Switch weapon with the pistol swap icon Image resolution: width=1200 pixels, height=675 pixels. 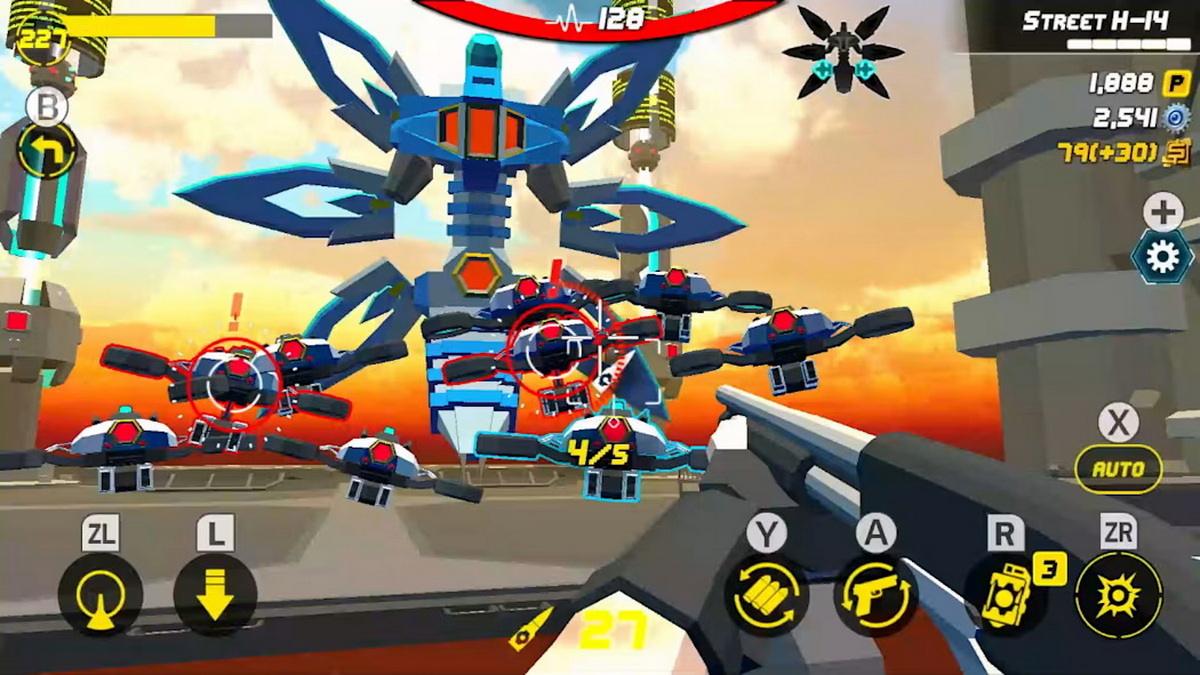click(876, 594)
